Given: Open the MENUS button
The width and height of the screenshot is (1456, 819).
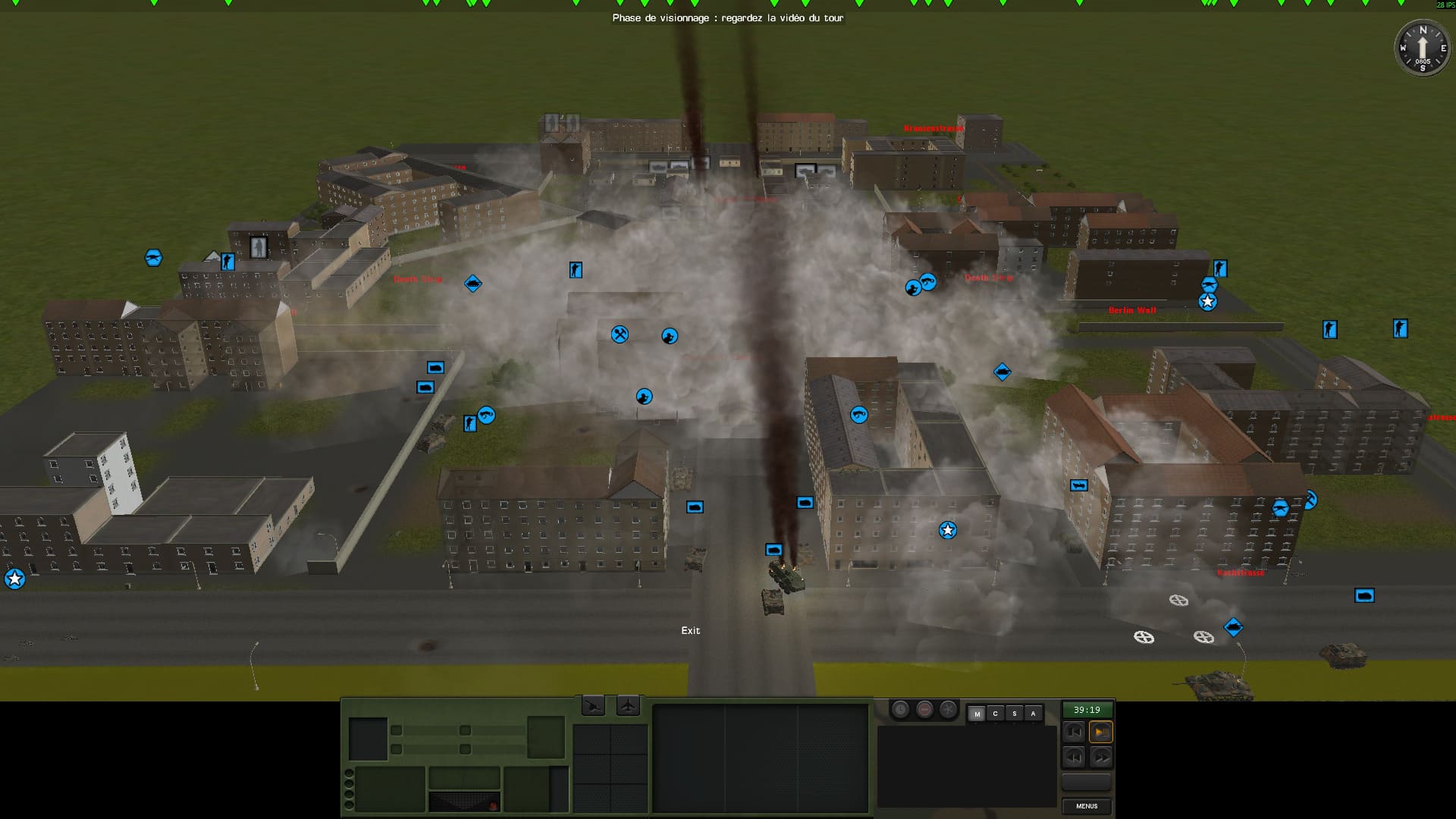Looking at the screenshot, I should 1086,806.
